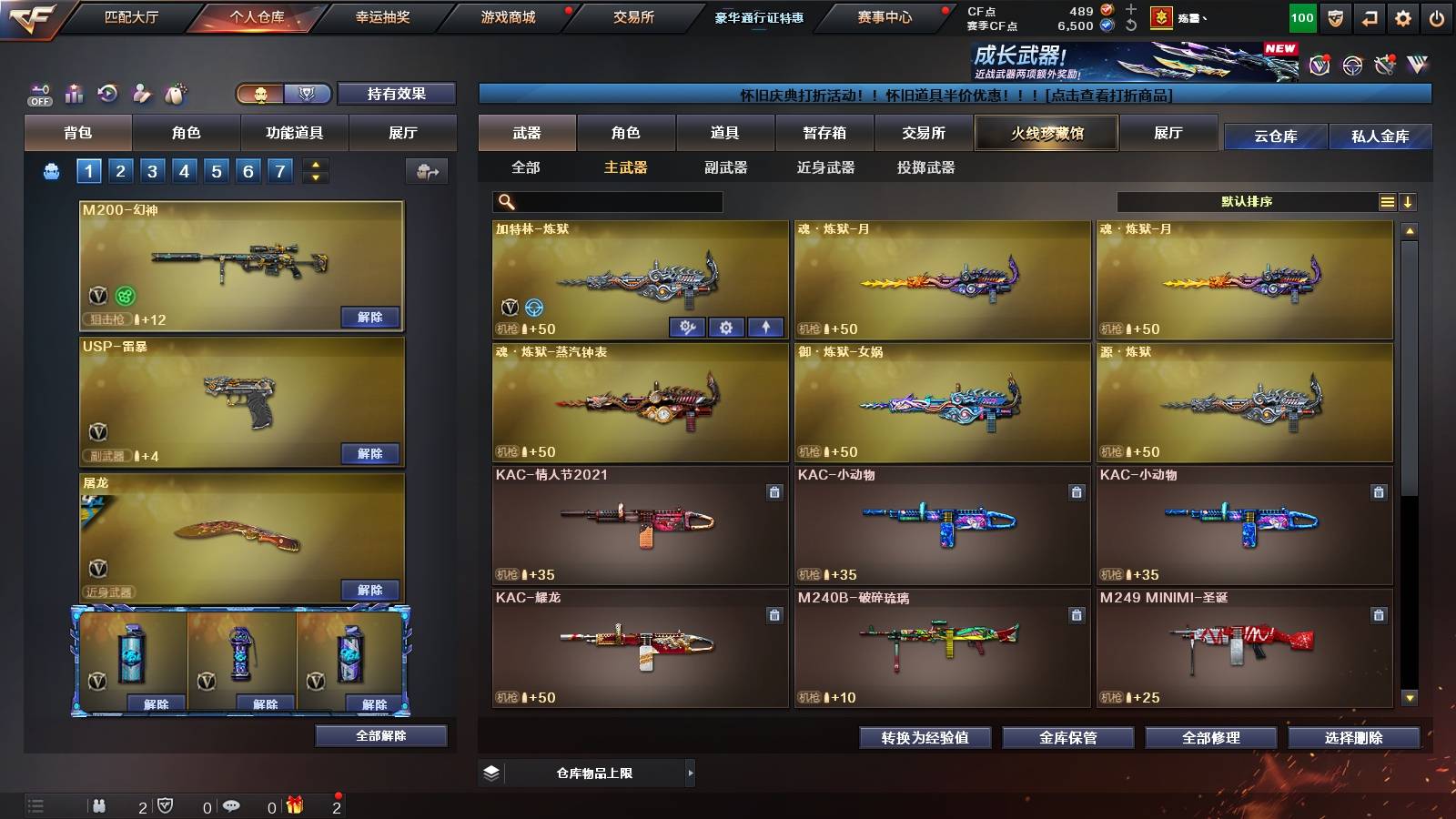The image size is (1456, 819).
Task: Open the 默认排序 sorting dropdown
Action: [x=1247, y=201]
